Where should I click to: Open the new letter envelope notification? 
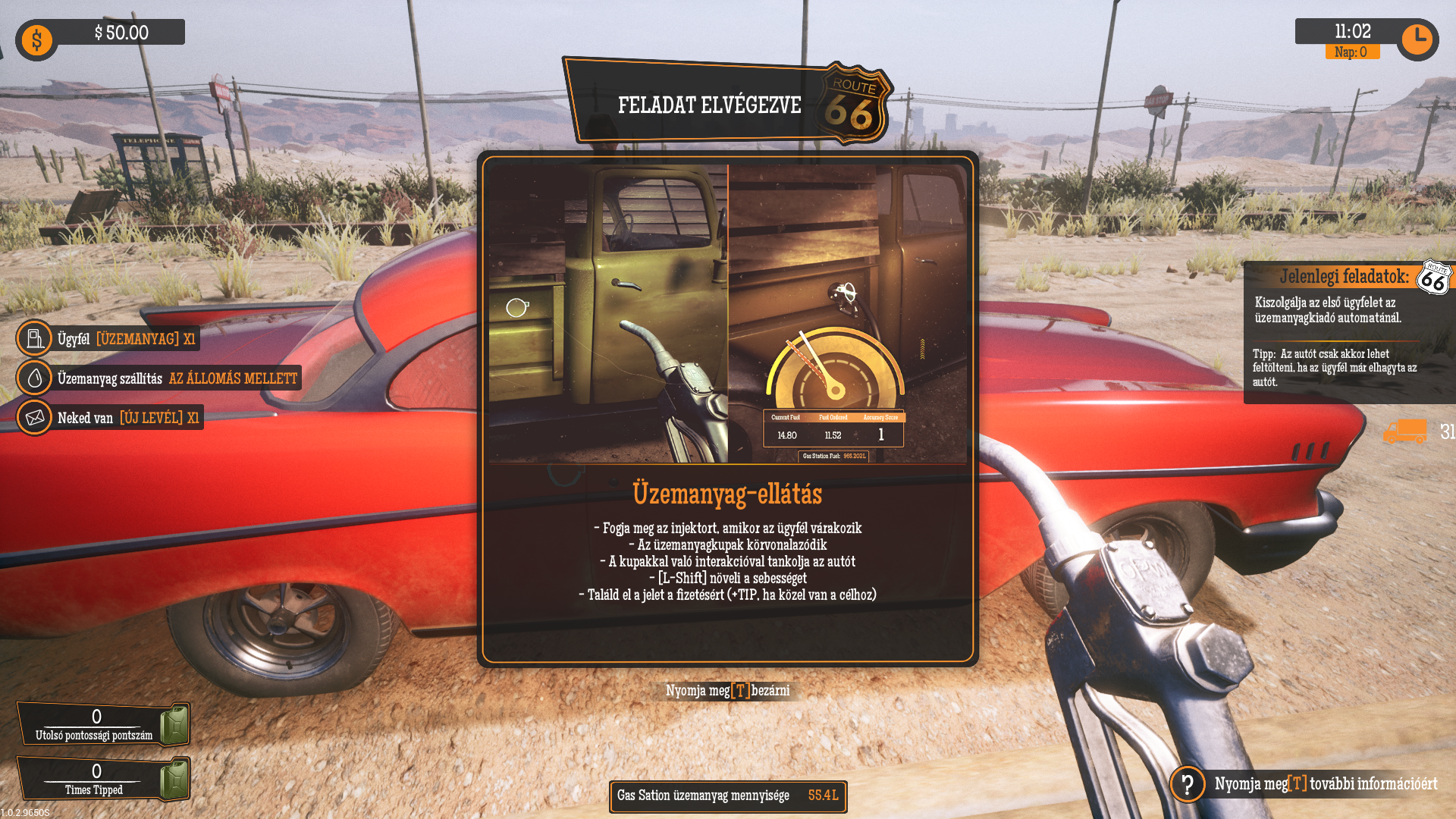tap(35, 418)
